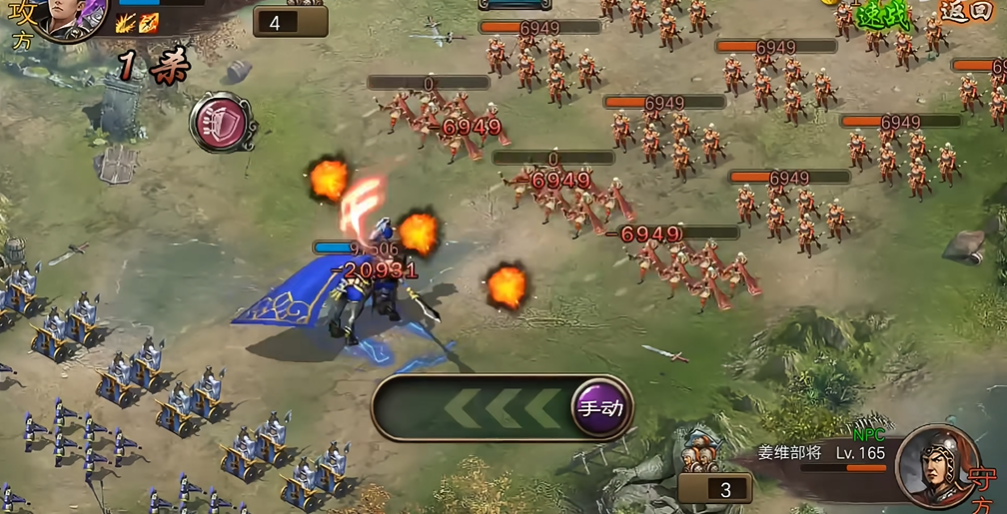Inspect the orange arrow buff icon

(148, 23)
